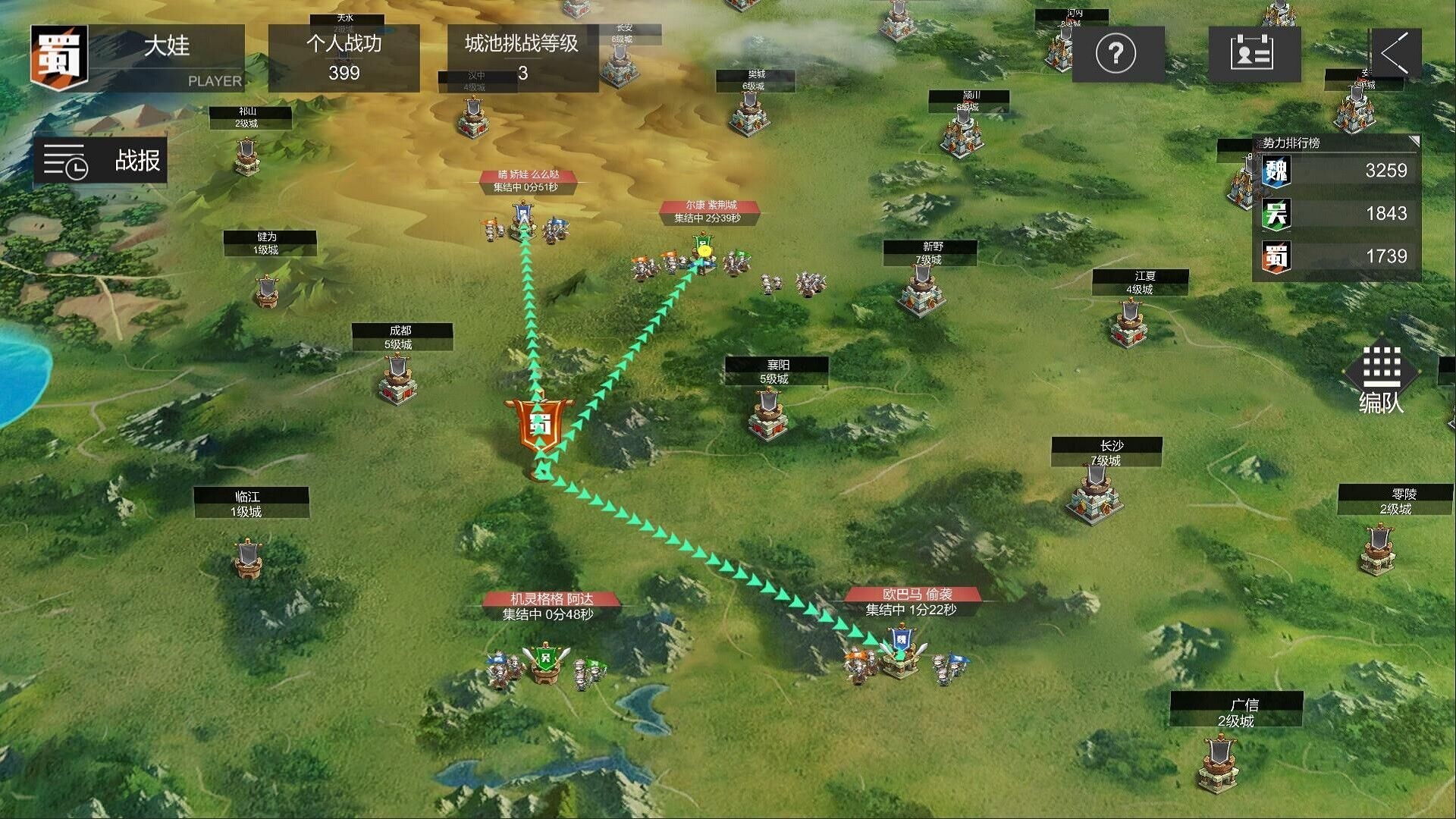Collapse 势力排行榜 using its corner triangle

1415,141
